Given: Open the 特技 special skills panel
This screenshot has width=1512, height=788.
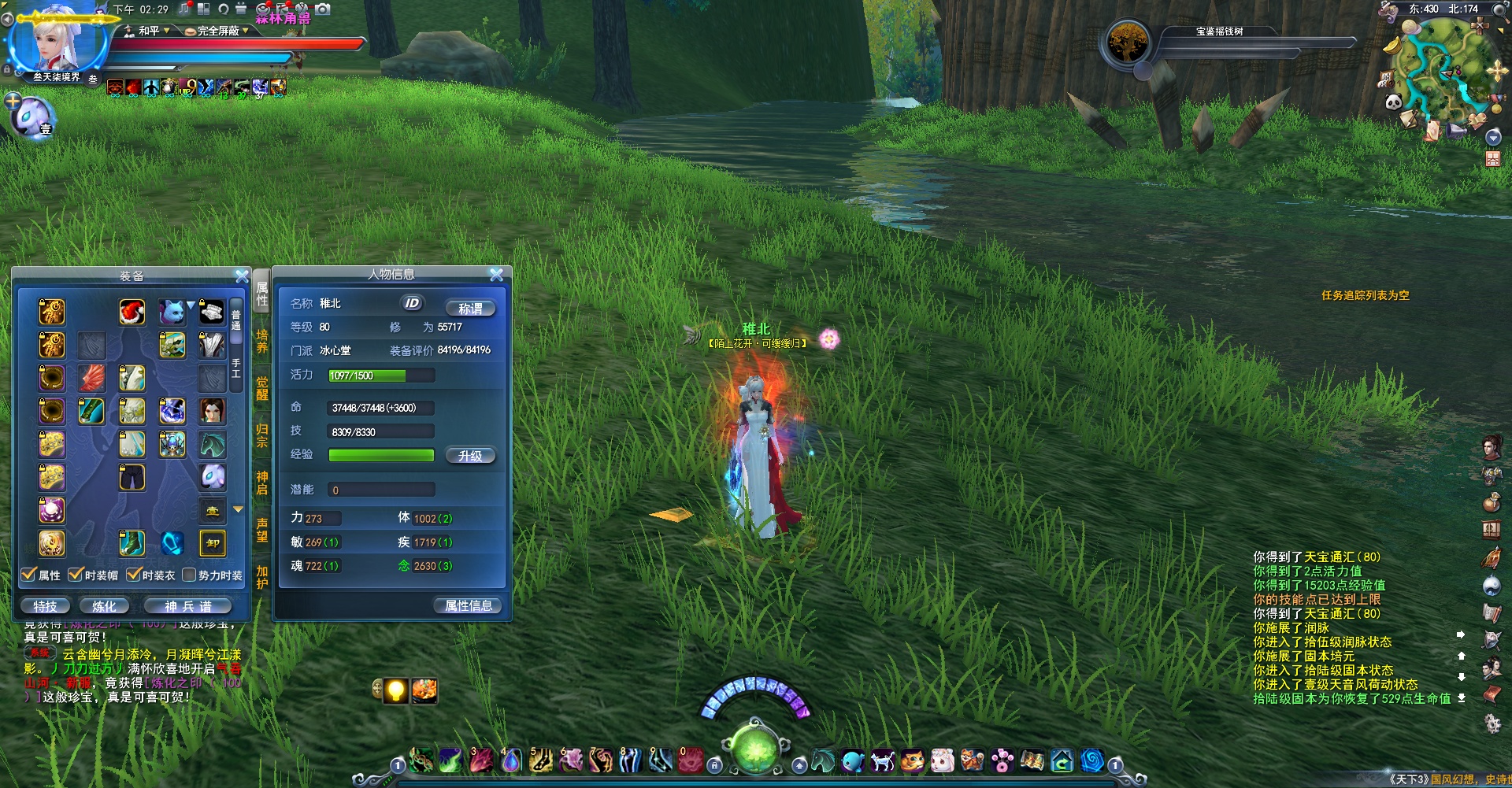Looking at the screenshot, I should coord(45,606).
